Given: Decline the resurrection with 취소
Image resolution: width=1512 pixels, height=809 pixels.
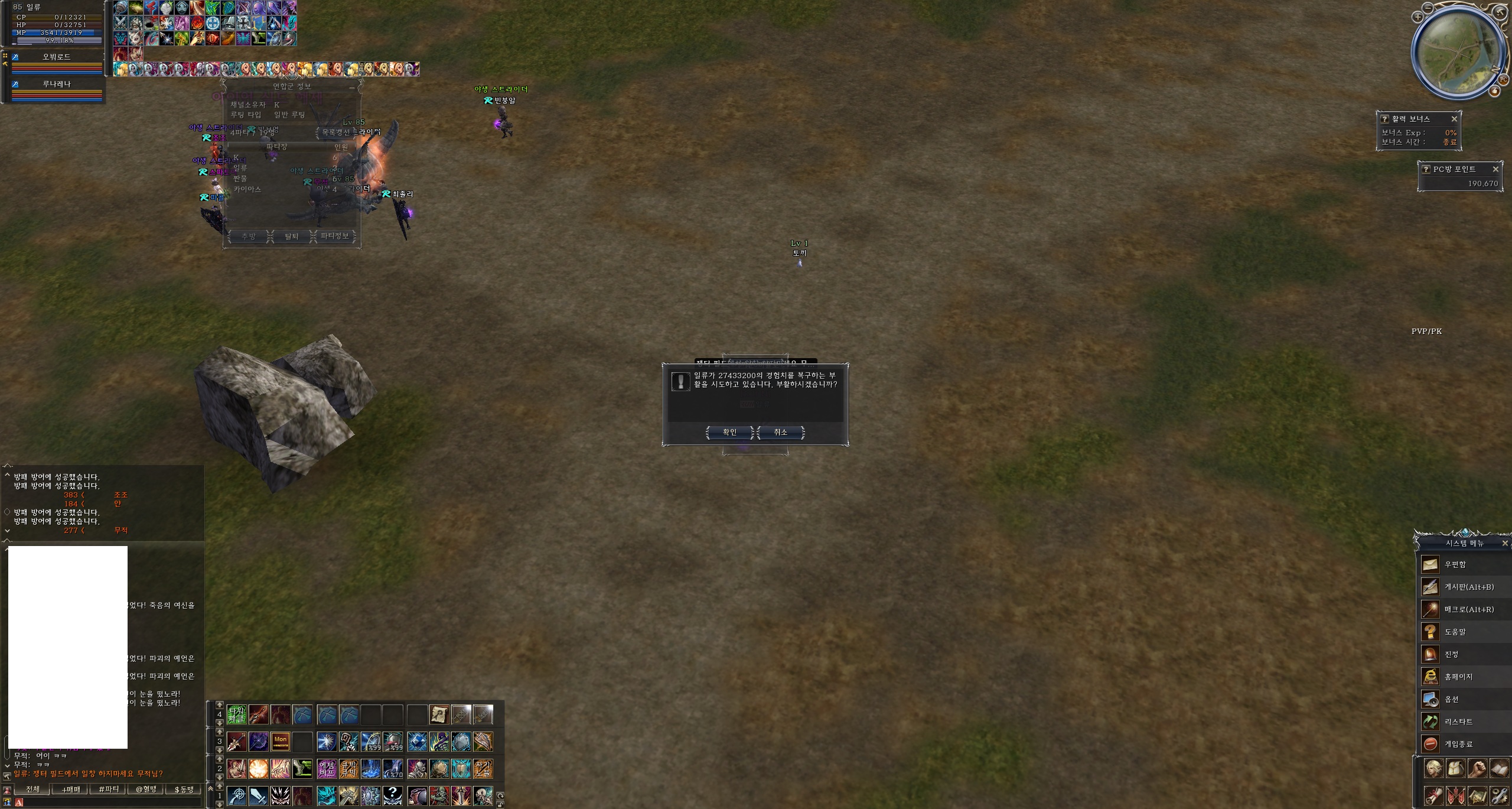Looking at the screenshot, I should pos(780,433).
